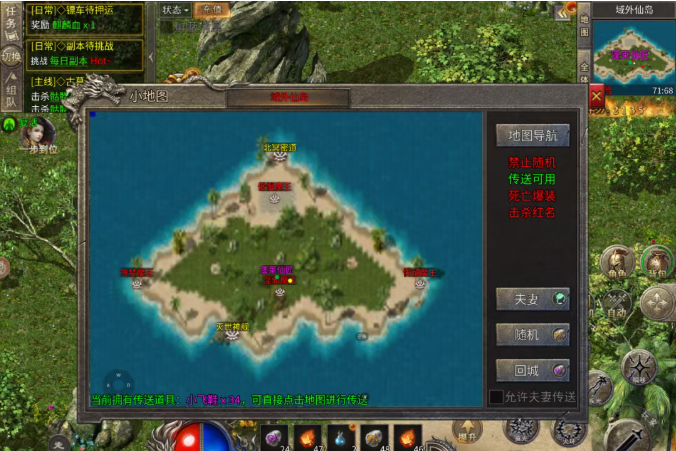Toggle the 允许夫妻传送 checkbox
Viewport: 676px width, 451px height.
click(x=496, y=397)
